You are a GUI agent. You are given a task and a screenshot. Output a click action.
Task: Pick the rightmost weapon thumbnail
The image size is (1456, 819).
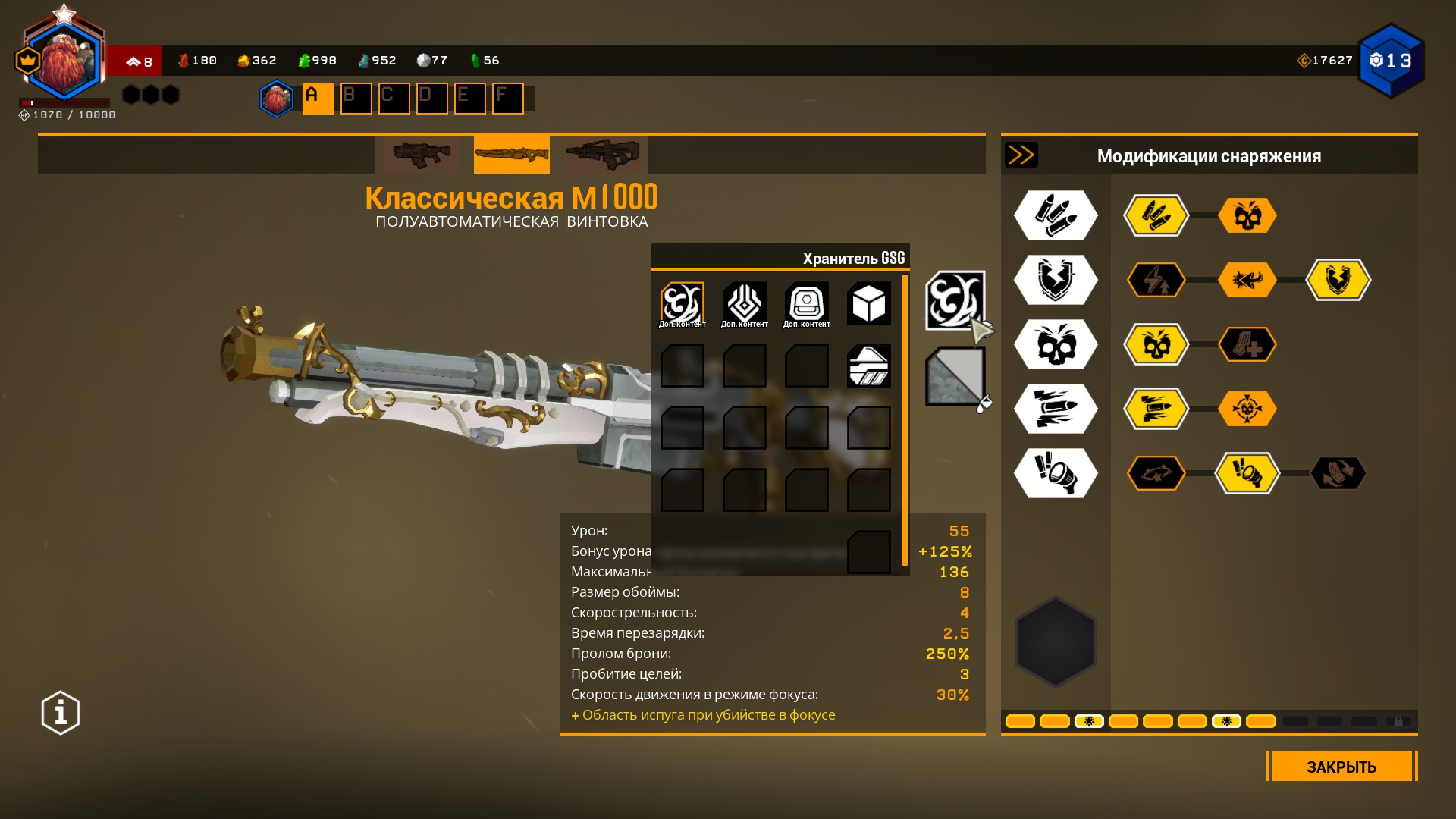point(602,155)
